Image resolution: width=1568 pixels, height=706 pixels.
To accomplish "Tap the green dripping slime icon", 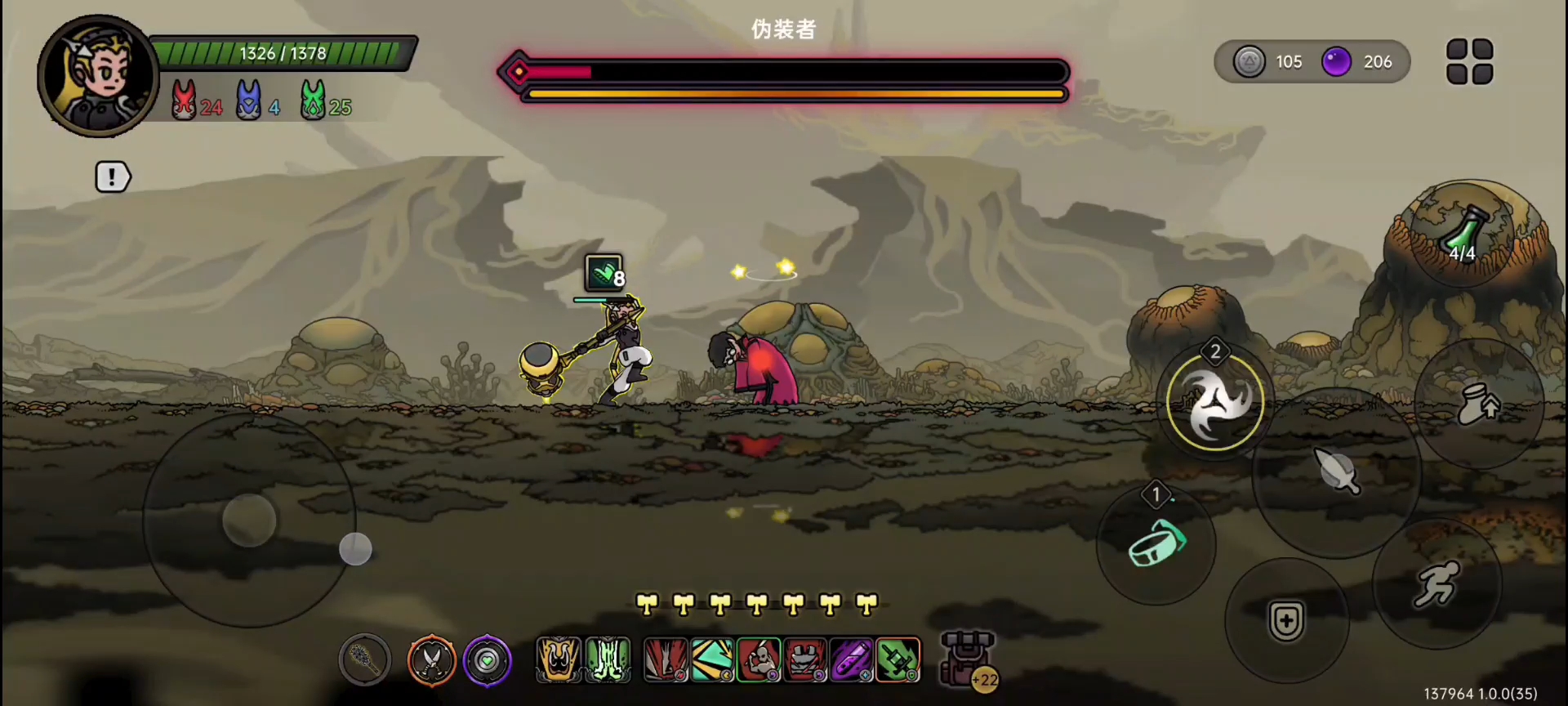I will click(x=608, y=659).
